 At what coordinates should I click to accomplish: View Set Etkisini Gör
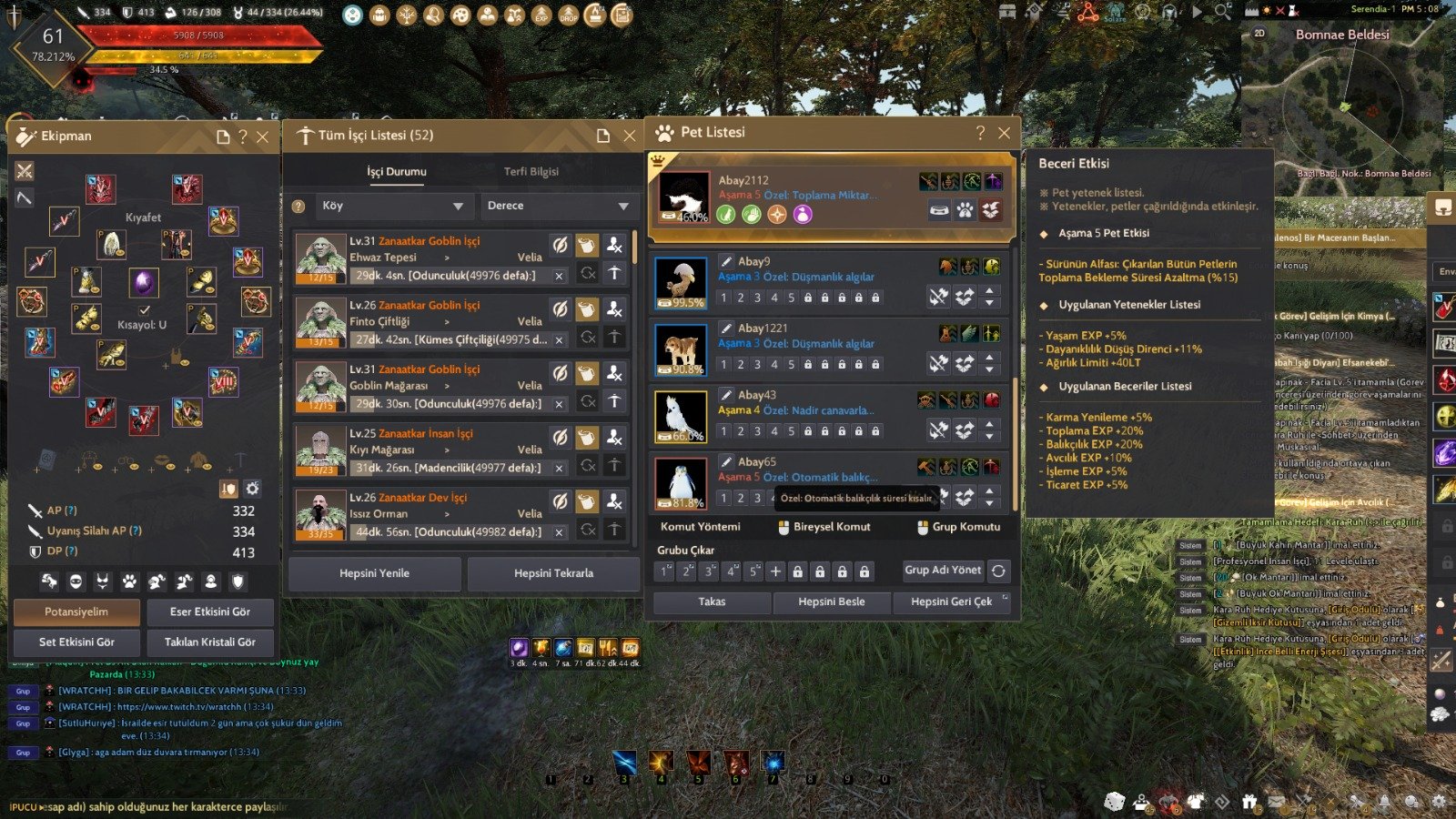click(76, 642)
